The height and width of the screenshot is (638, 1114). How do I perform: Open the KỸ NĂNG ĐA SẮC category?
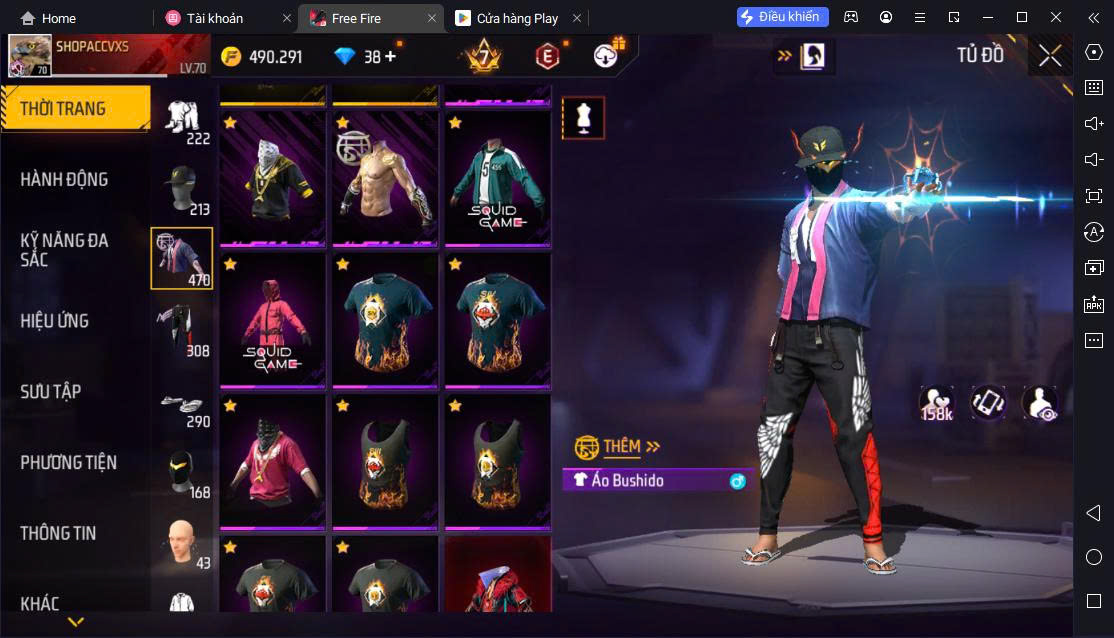click(65, 250)
